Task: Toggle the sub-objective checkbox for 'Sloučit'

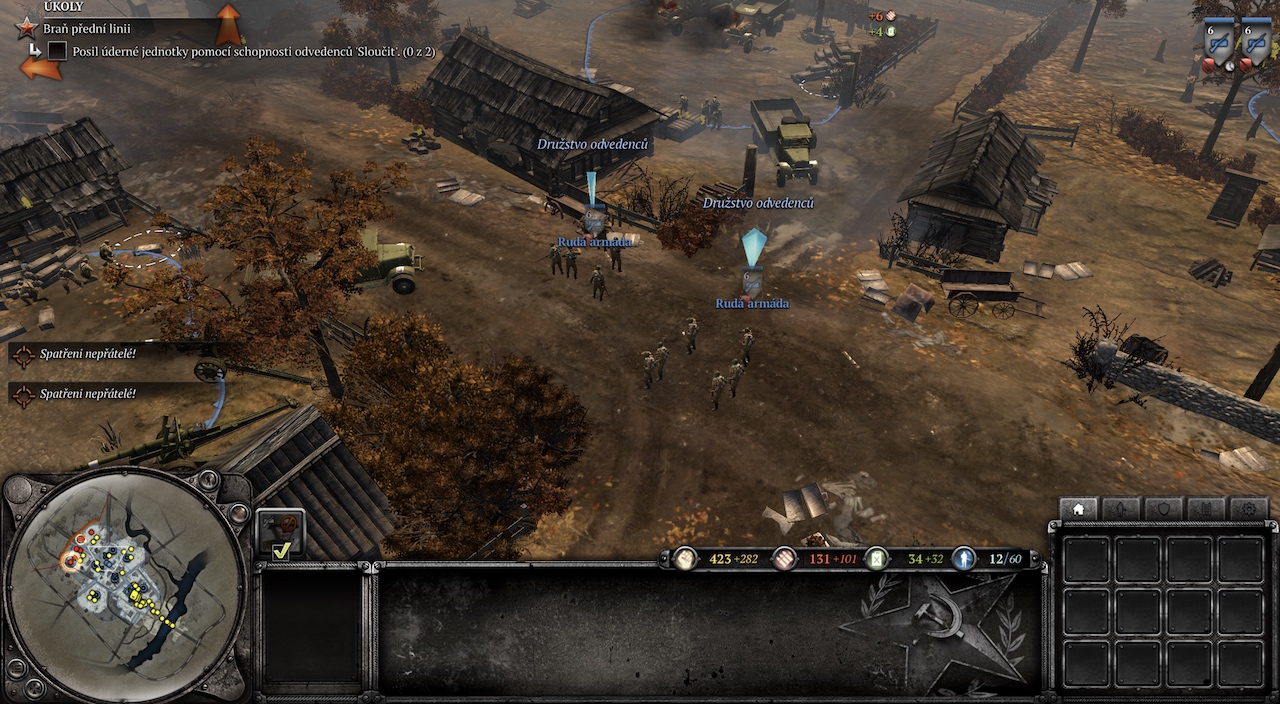Action: pos(57,50)
